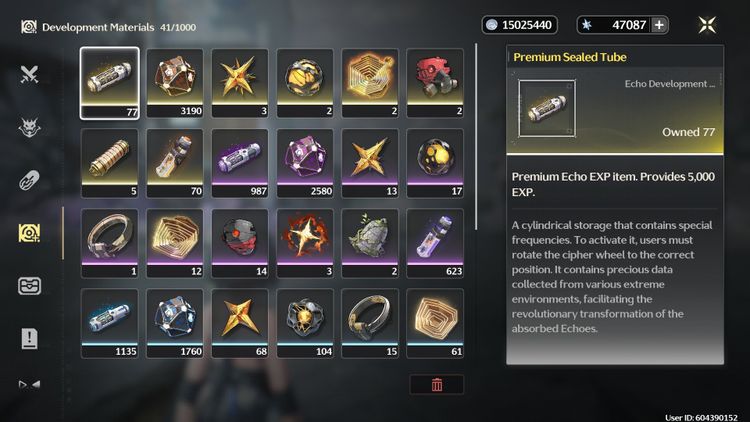
Task: Select the golden scroll cylinder with 5
Action: [x=110, y=163]
